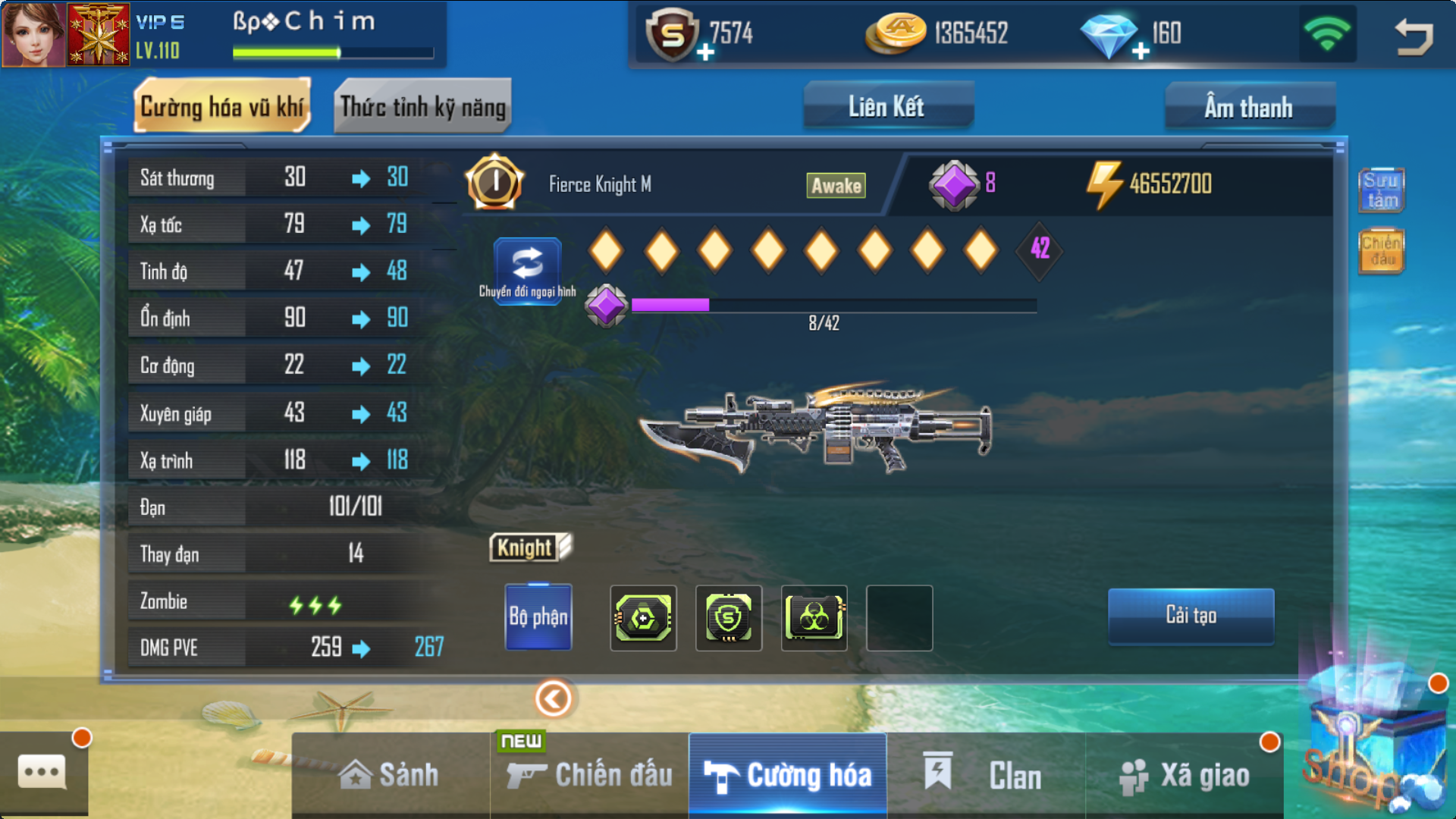Screen dimensions: 1456x819
Task: Pick the green hexagon attachment slot
Action: coord(643,618)
